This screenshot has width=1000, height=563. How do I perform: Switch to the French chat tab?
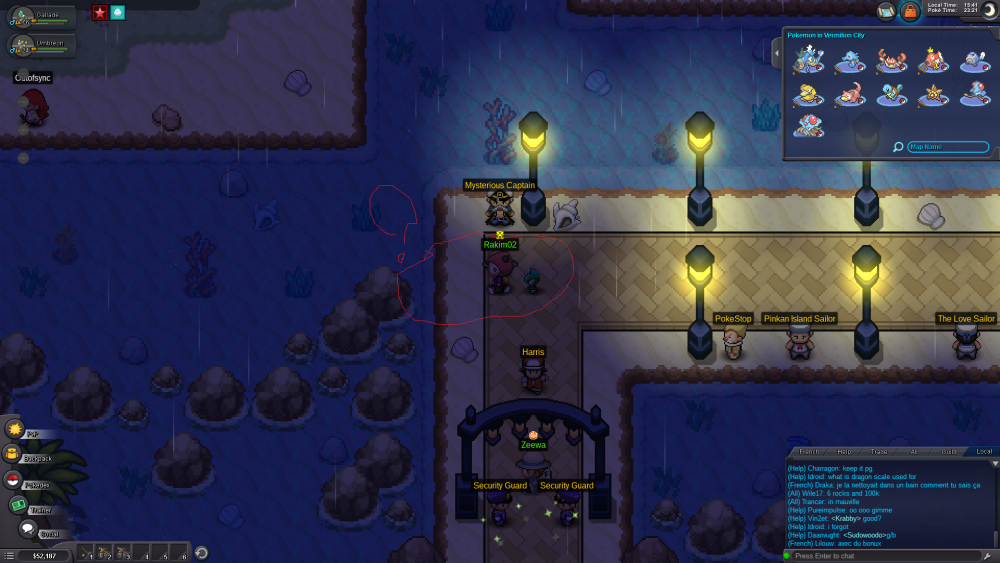(x=809, y=452)
